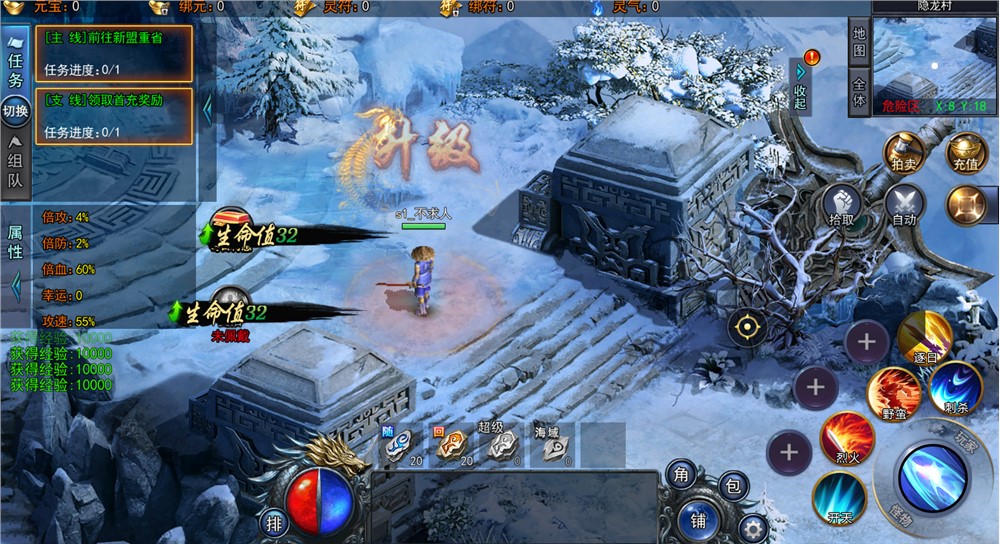This screenshot has height=544, width=1000.
Task: Tap the 拾取 pickup button
Action: 843,205
